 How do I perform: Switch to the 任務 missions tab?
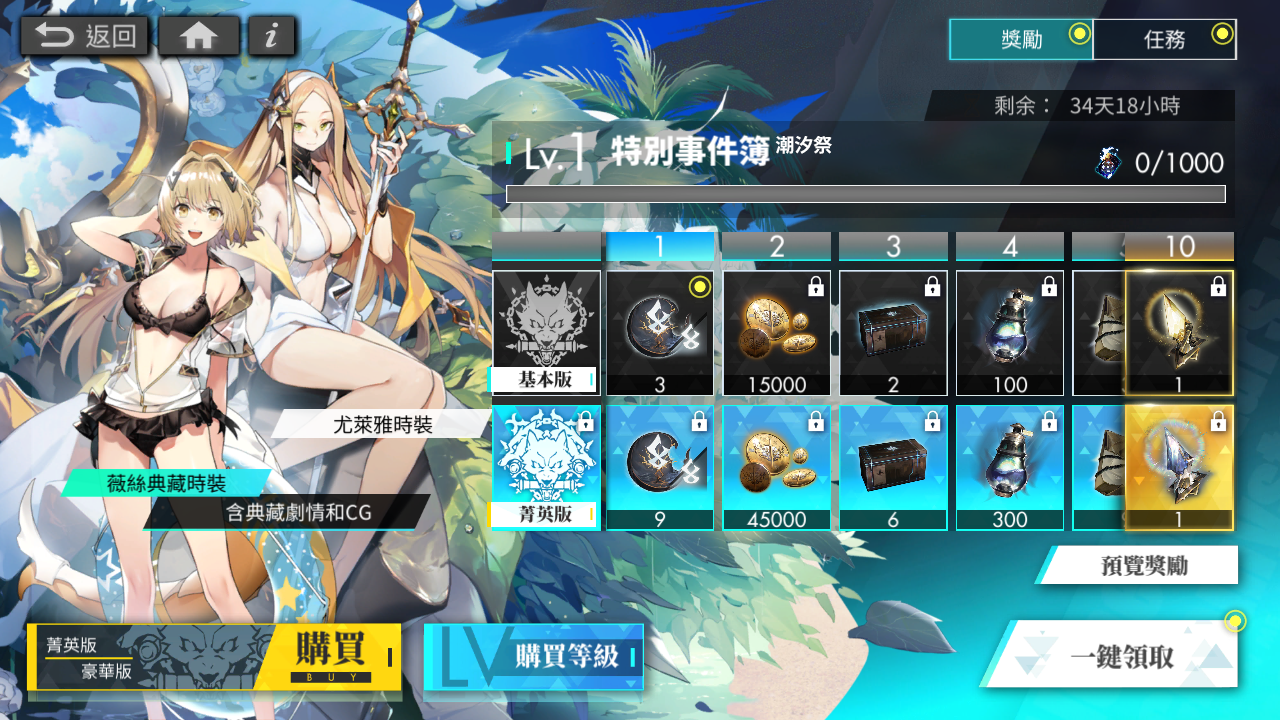[x=1165, y=40]
